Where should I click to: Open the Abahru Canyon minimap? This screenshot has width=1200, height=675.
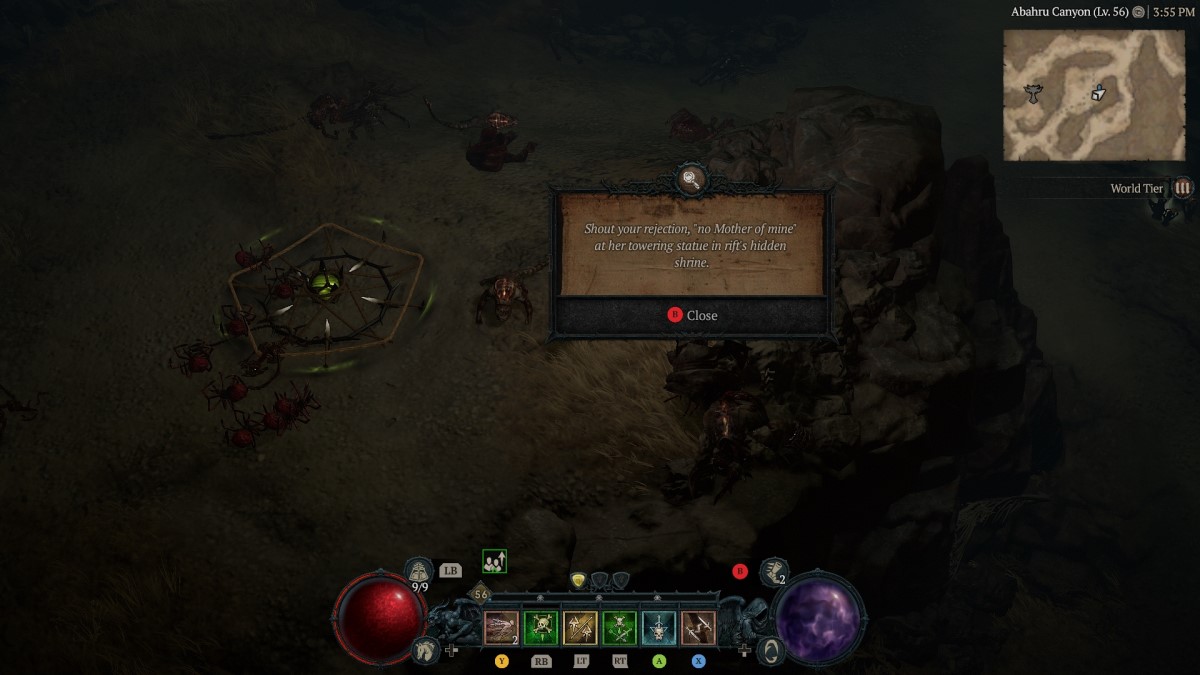pos(1094,95)
